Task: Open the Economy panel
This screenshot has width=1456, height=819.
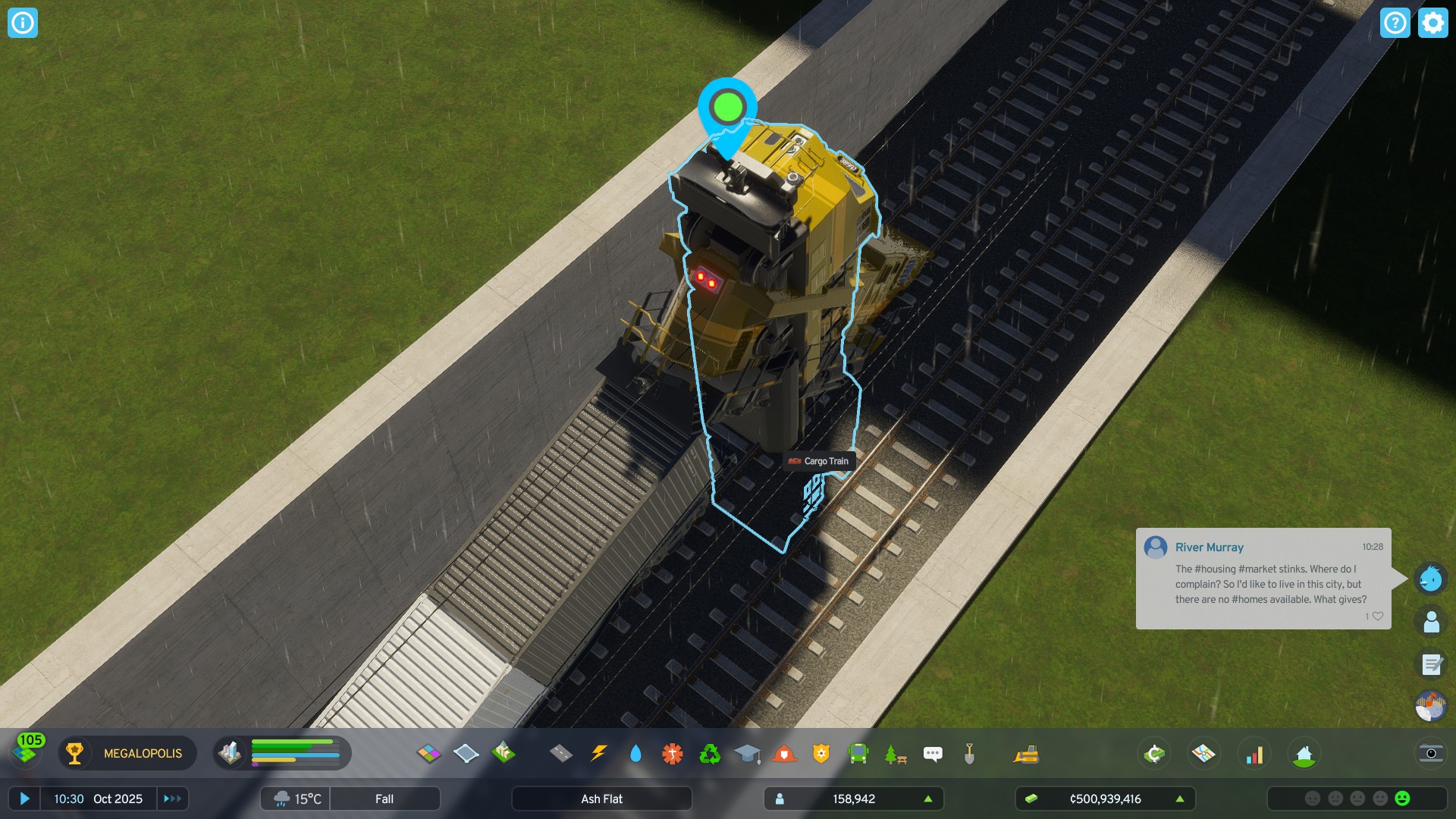Action: (1154, 753)
